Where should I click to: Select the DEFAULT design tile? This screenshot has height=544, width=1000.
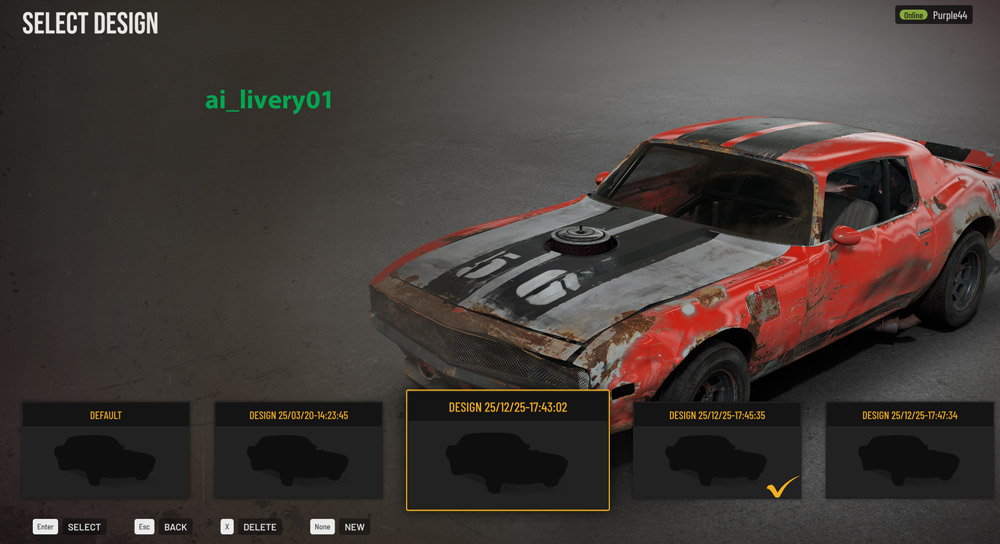[105, 451]
